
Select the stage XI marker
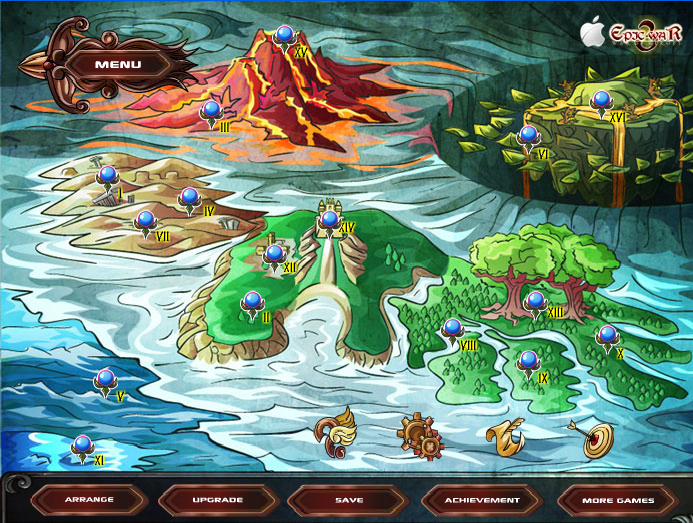[x=83, y=446]
